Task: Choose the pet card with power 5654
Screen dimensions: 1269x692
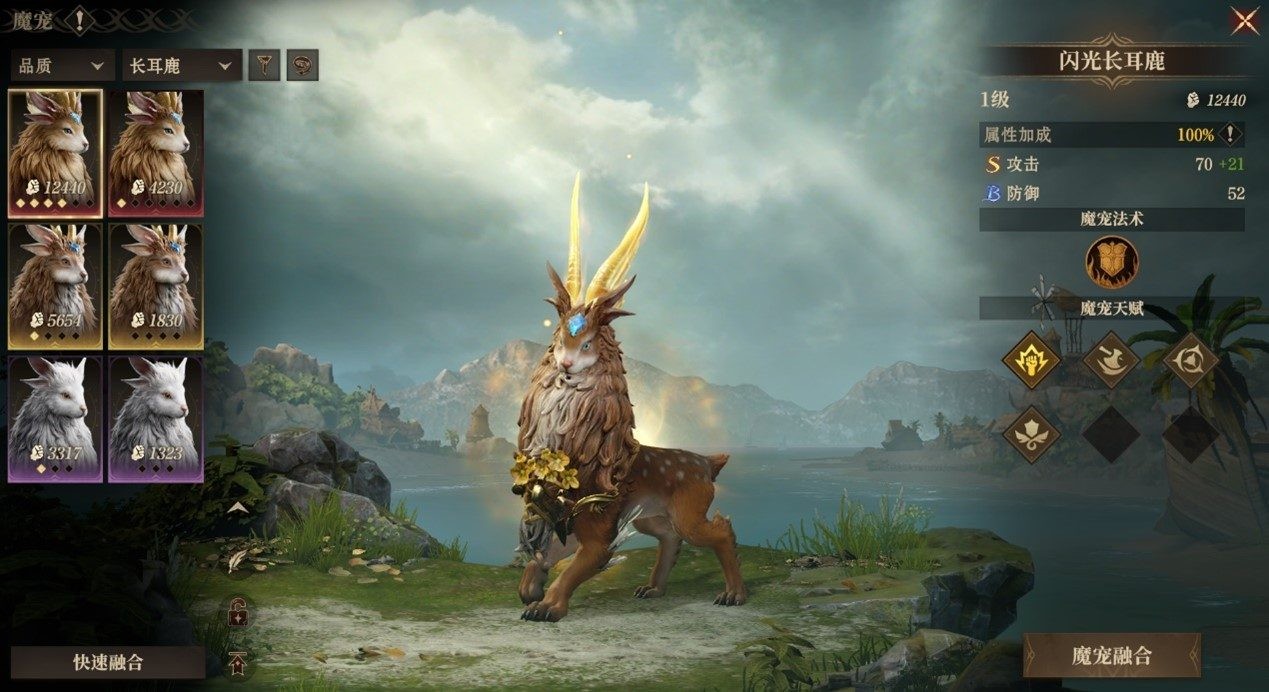Action: (55, 286)
